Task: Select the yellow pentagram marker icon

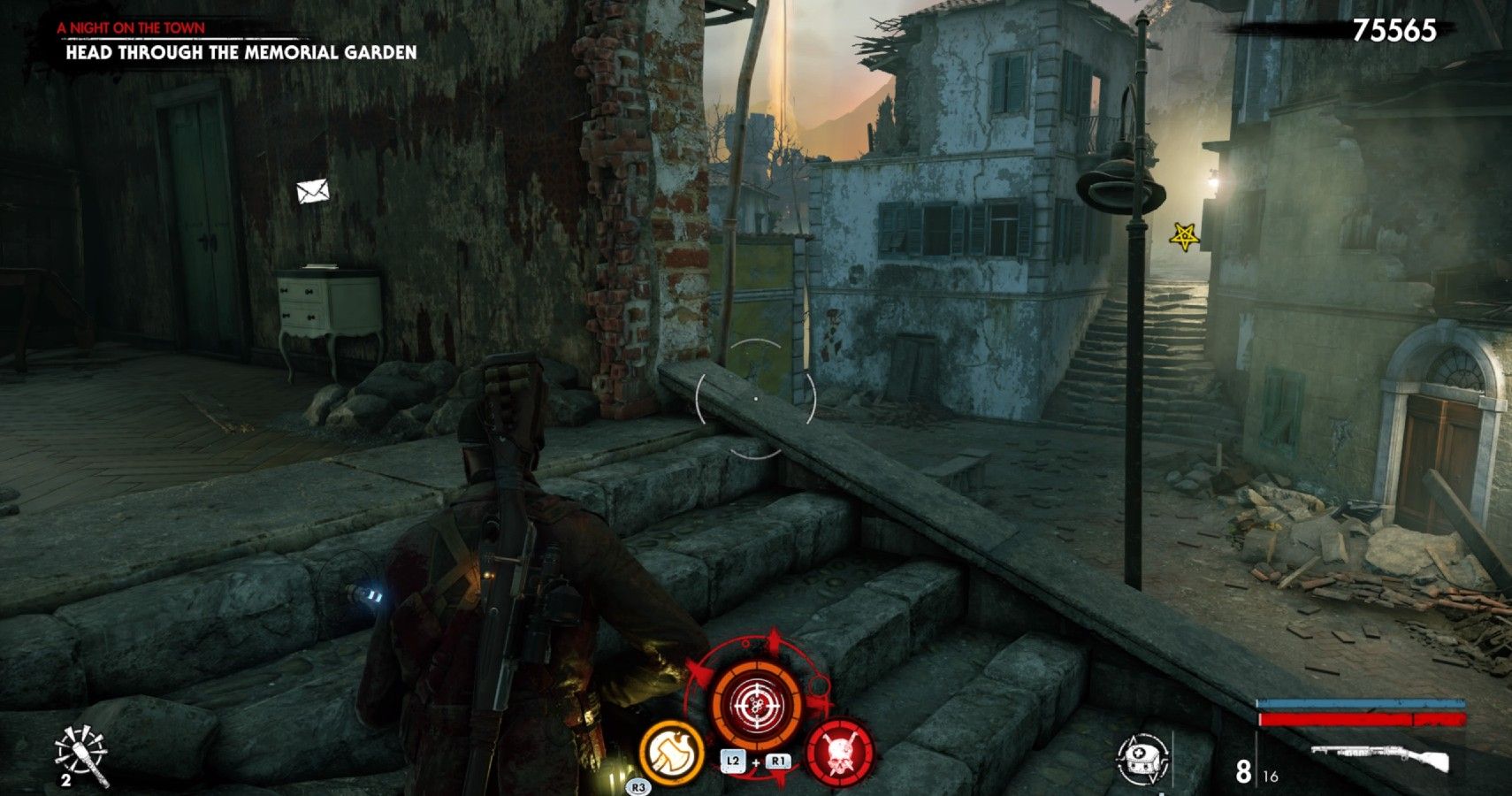Action: 1182,234
